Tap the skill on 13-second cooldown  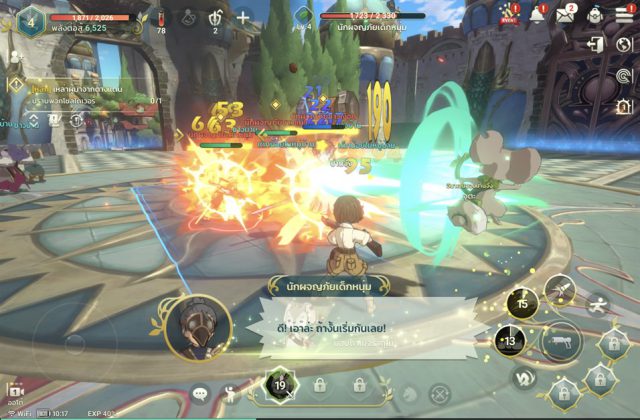[x=511, y=343]
